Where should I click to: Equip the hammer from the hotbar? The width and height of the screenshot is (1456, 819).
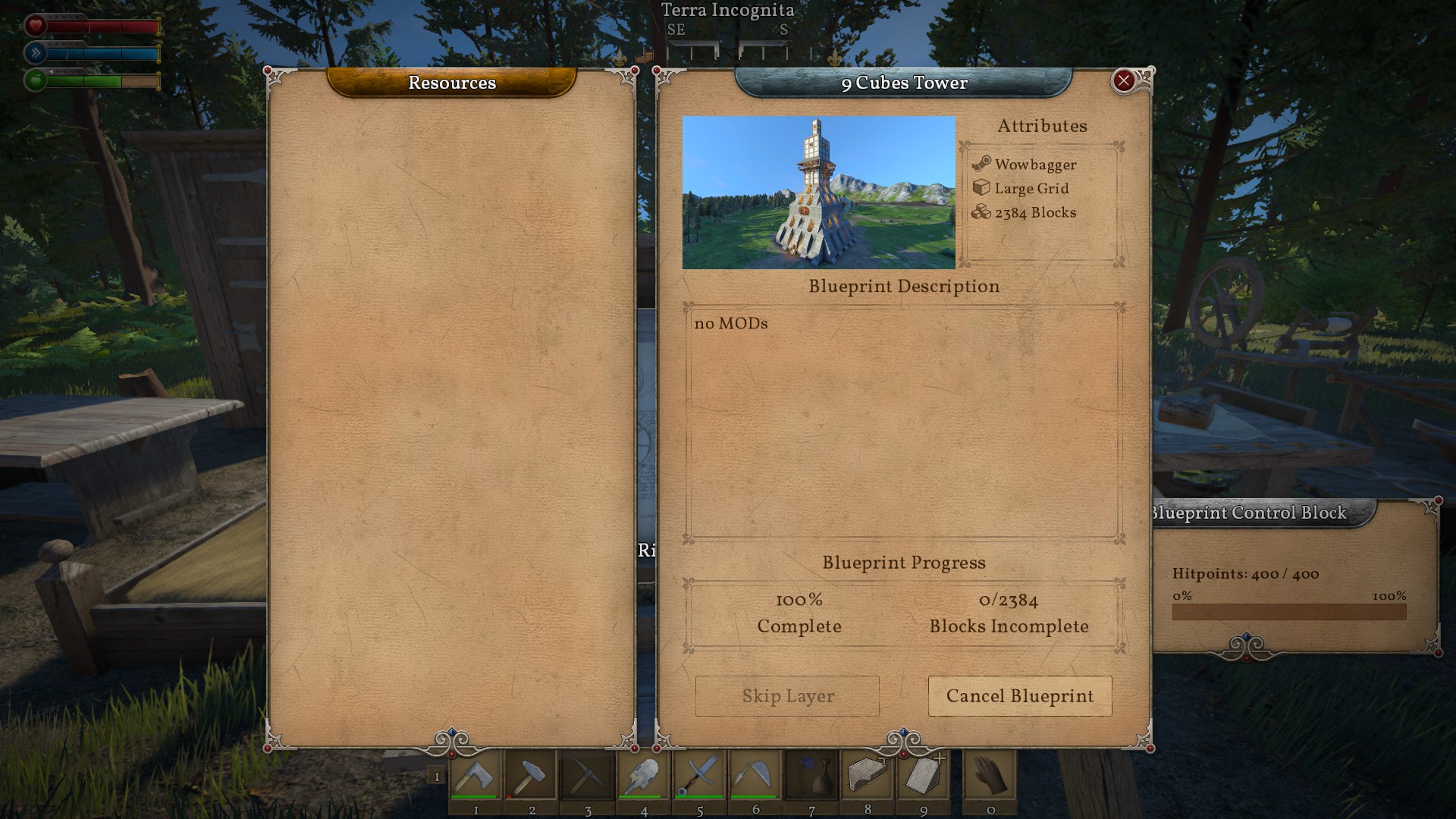pos(532,776)
